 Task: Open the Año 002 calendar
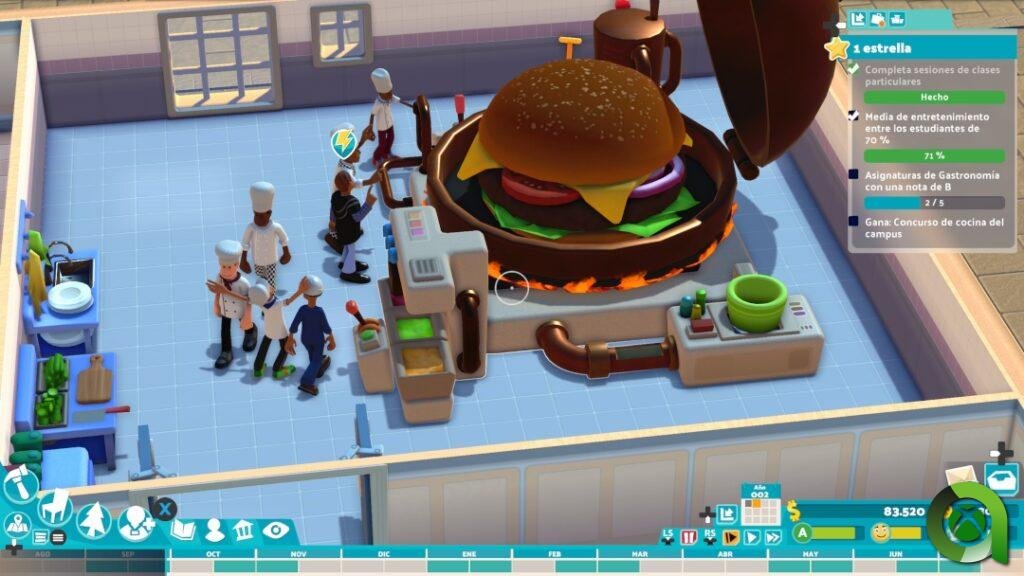(x=760, y=507)
